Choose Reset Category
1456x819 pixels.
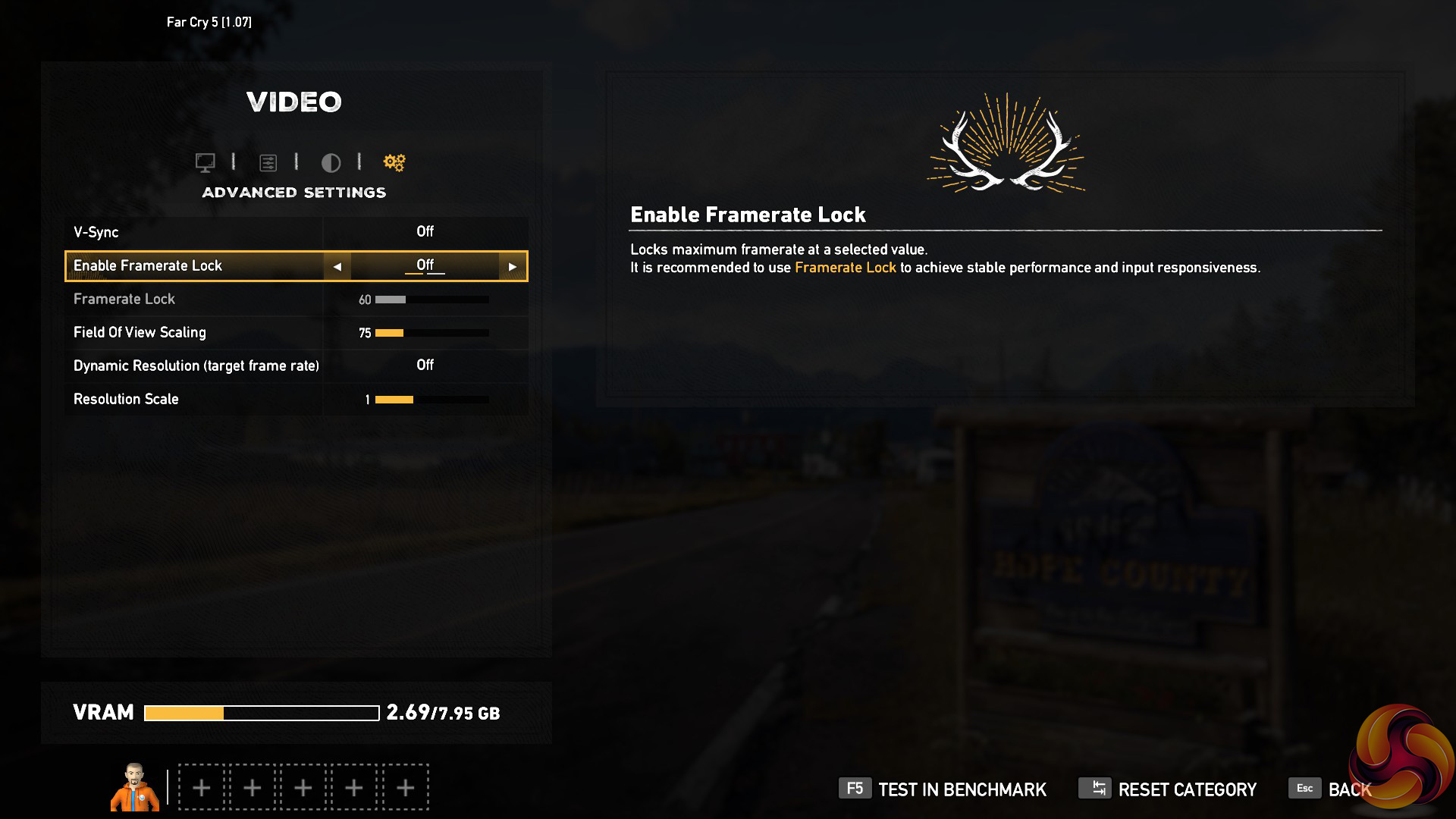click(x=1168, y=789)
